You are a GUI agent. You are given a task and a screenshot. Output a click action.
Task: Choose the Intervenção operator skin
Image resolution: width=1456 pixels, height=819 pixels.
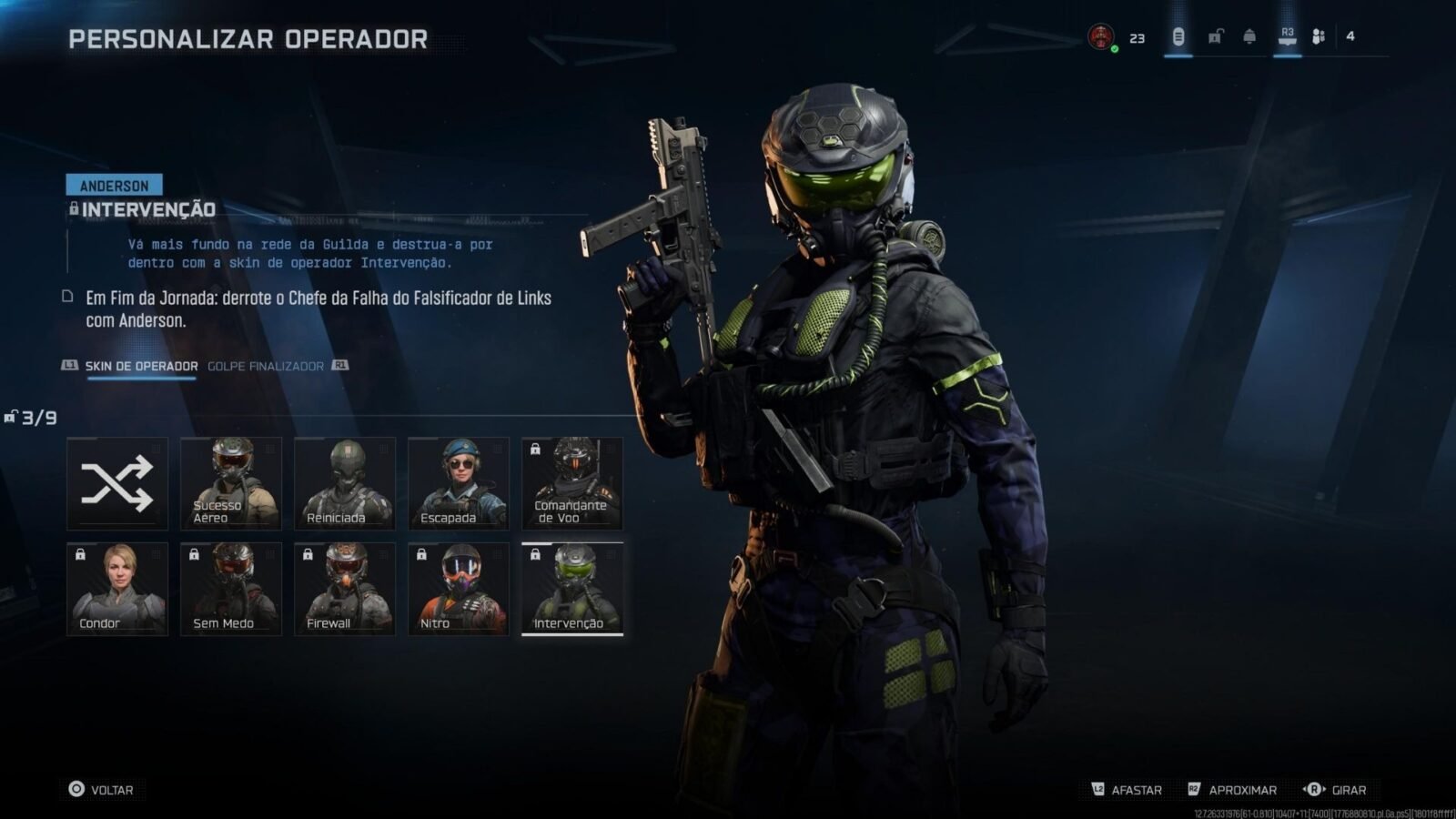tap(572, 589)
